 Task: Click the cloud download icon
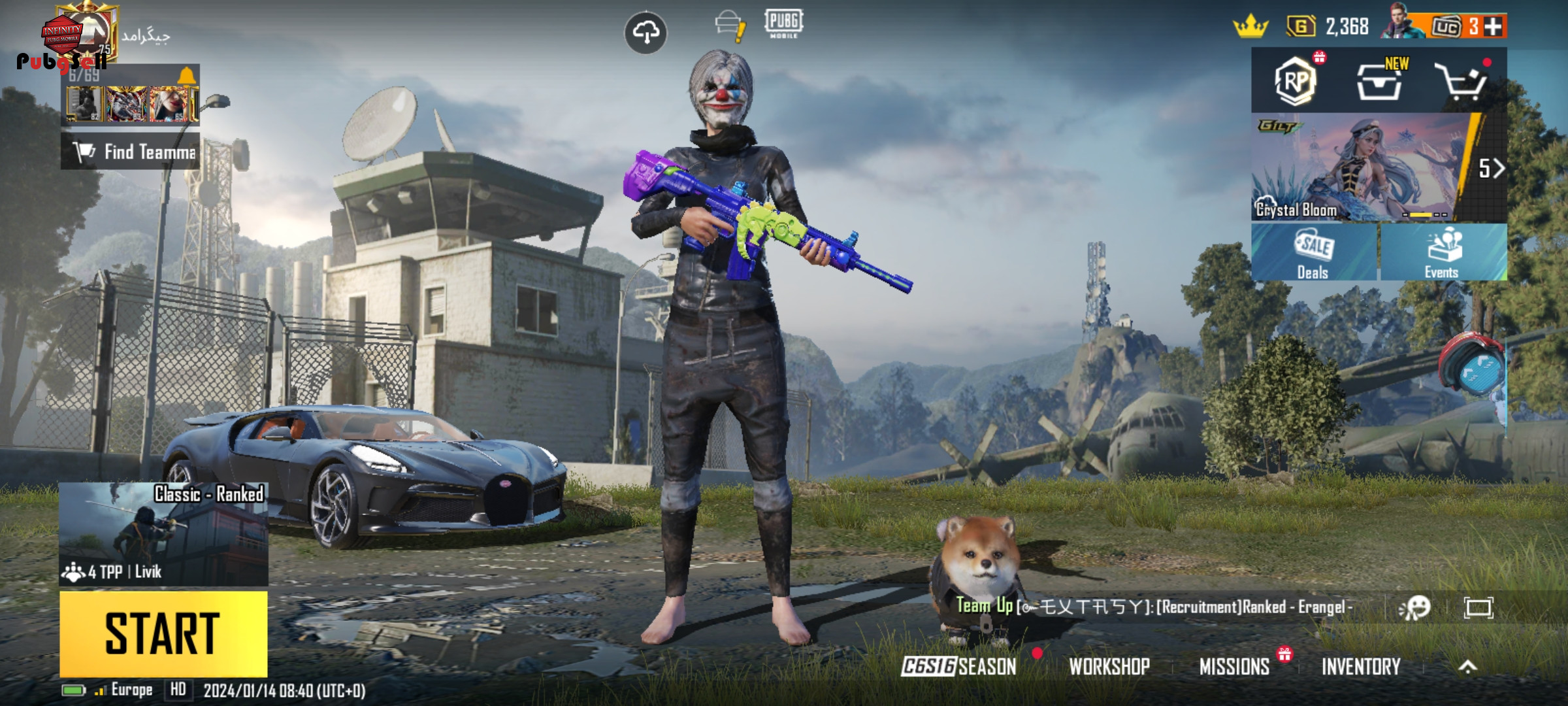point(645,32)
